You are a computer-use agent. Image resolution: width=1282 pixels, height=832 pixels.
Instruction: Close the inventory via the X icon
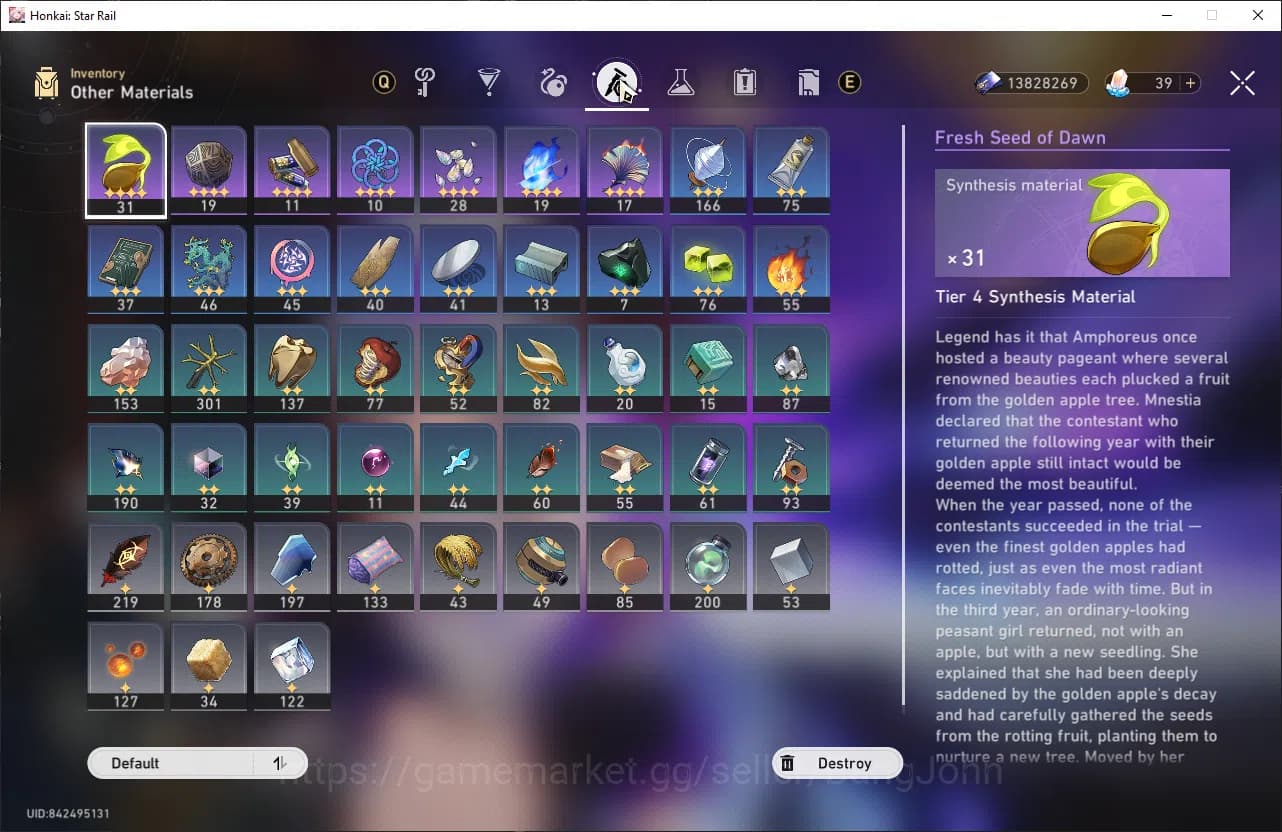pyautogui.click(x=1242, y=83)
